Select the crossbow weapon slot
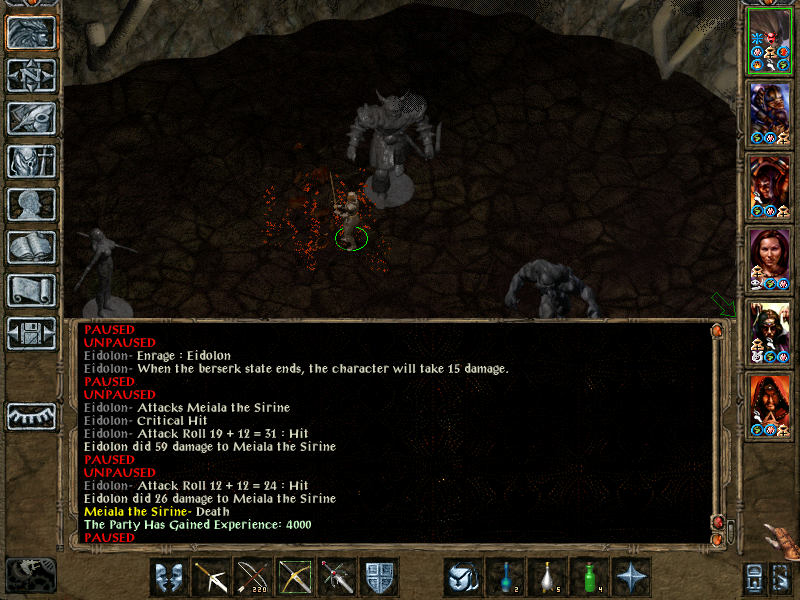800x600 pixels. coord(211,577)
